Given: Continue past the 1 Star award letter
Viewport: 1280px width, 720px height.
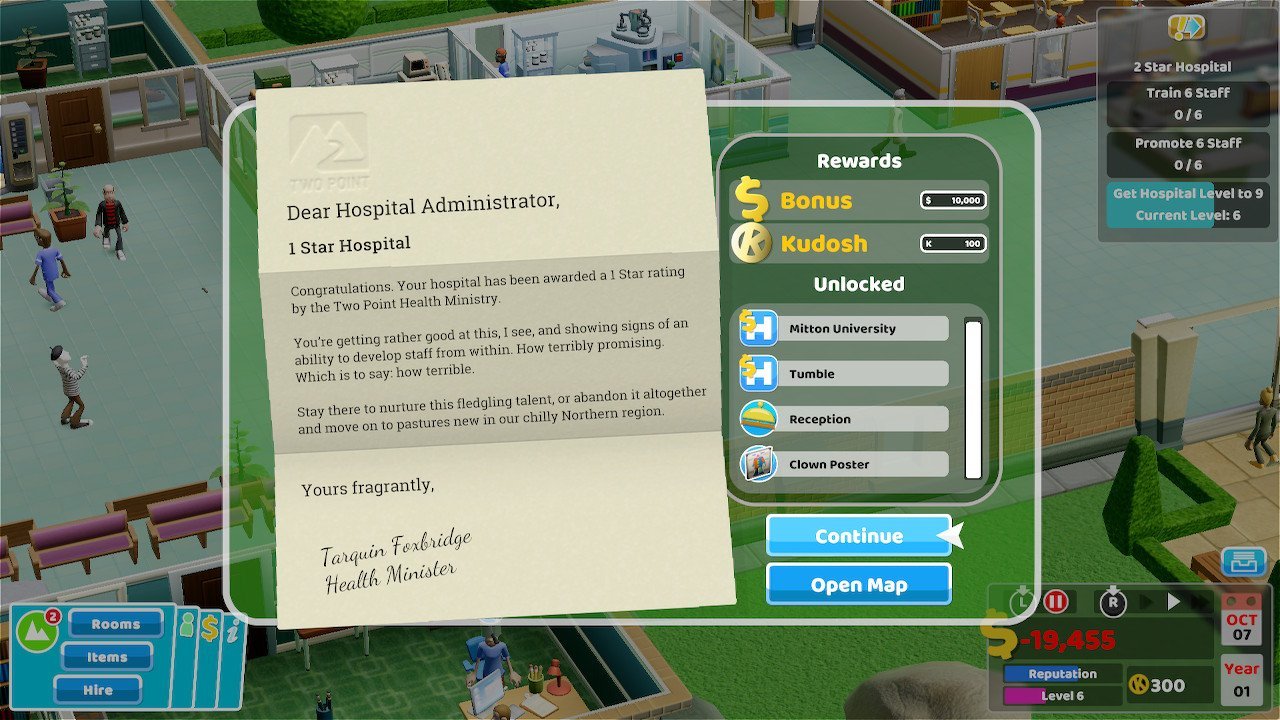Looking at the screenshot, I should (858, 536).
